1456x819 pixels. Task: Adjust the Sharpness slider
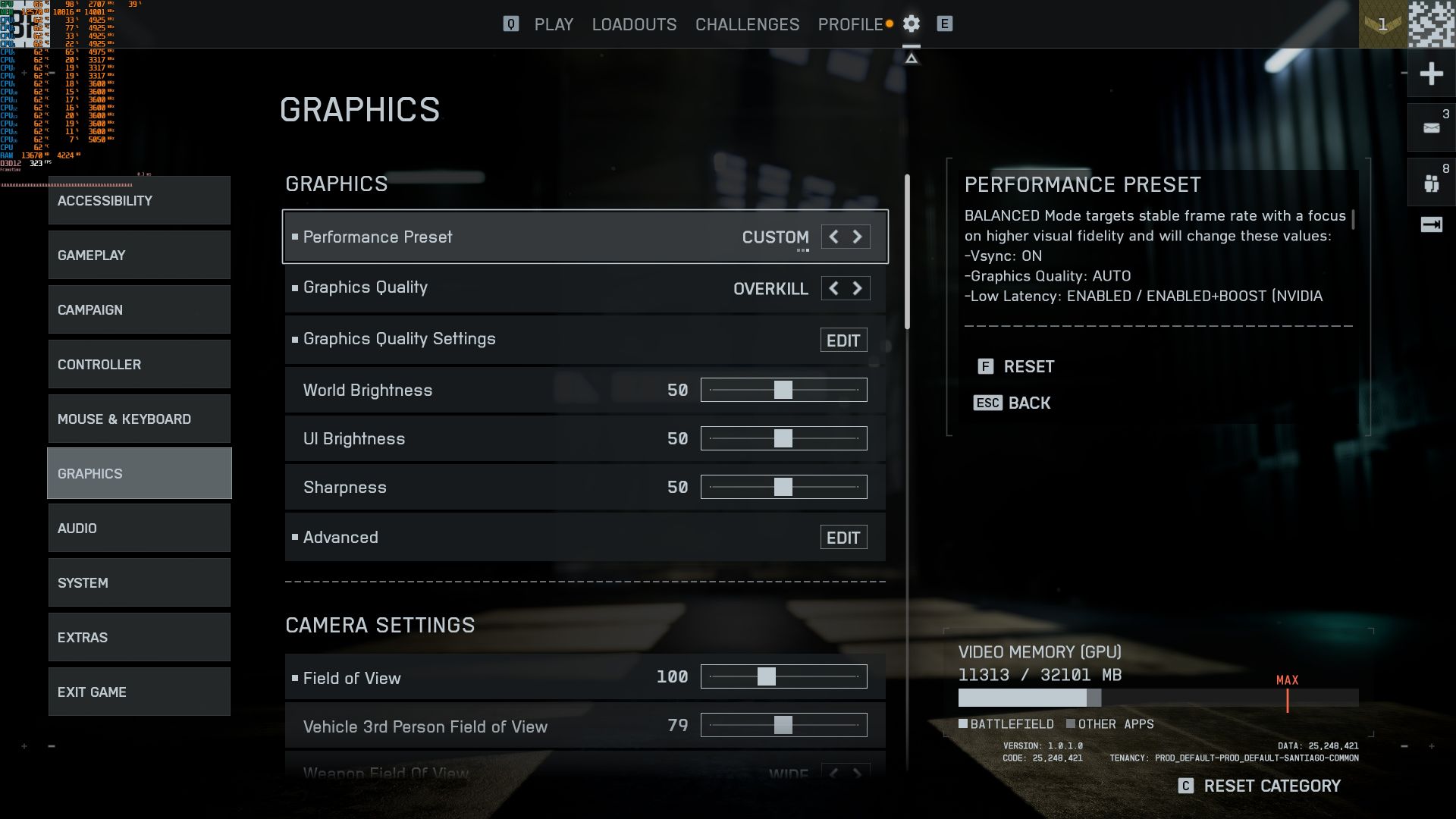(x=783, y=487)
